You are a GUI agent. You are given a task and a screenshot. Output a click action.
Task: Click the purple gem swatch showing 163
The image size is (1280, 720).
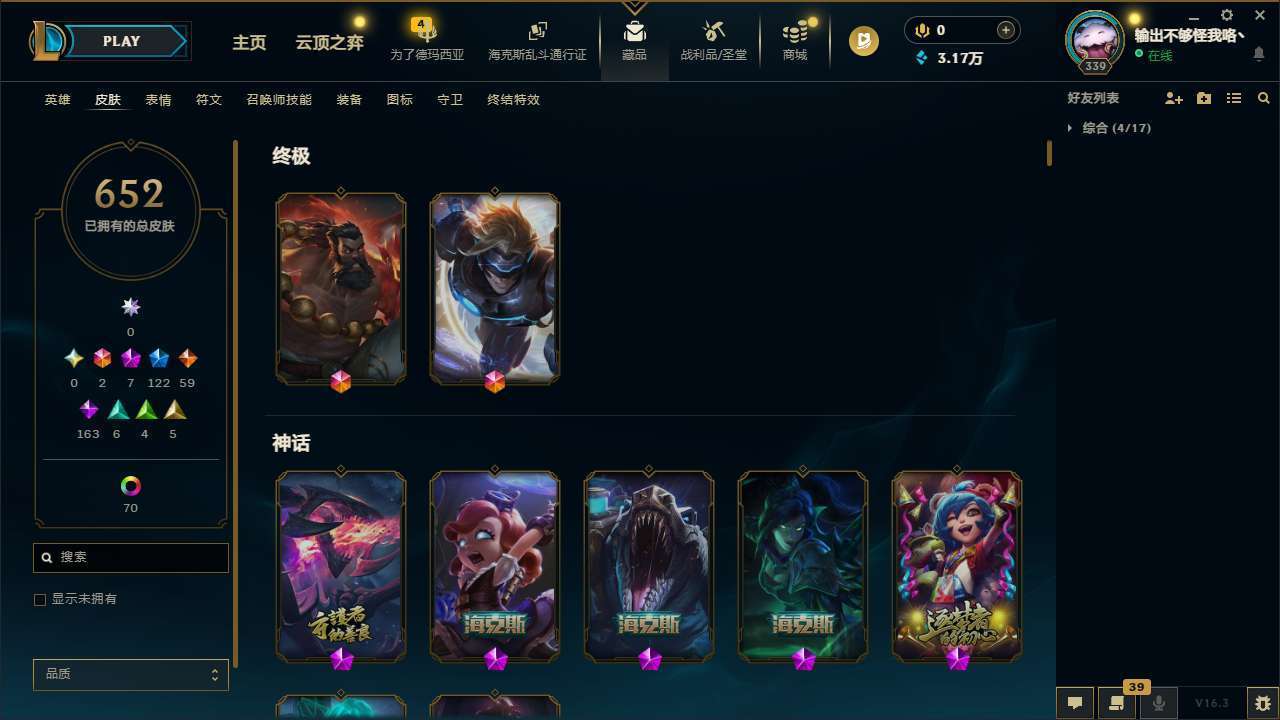click(x=88, y=409)
